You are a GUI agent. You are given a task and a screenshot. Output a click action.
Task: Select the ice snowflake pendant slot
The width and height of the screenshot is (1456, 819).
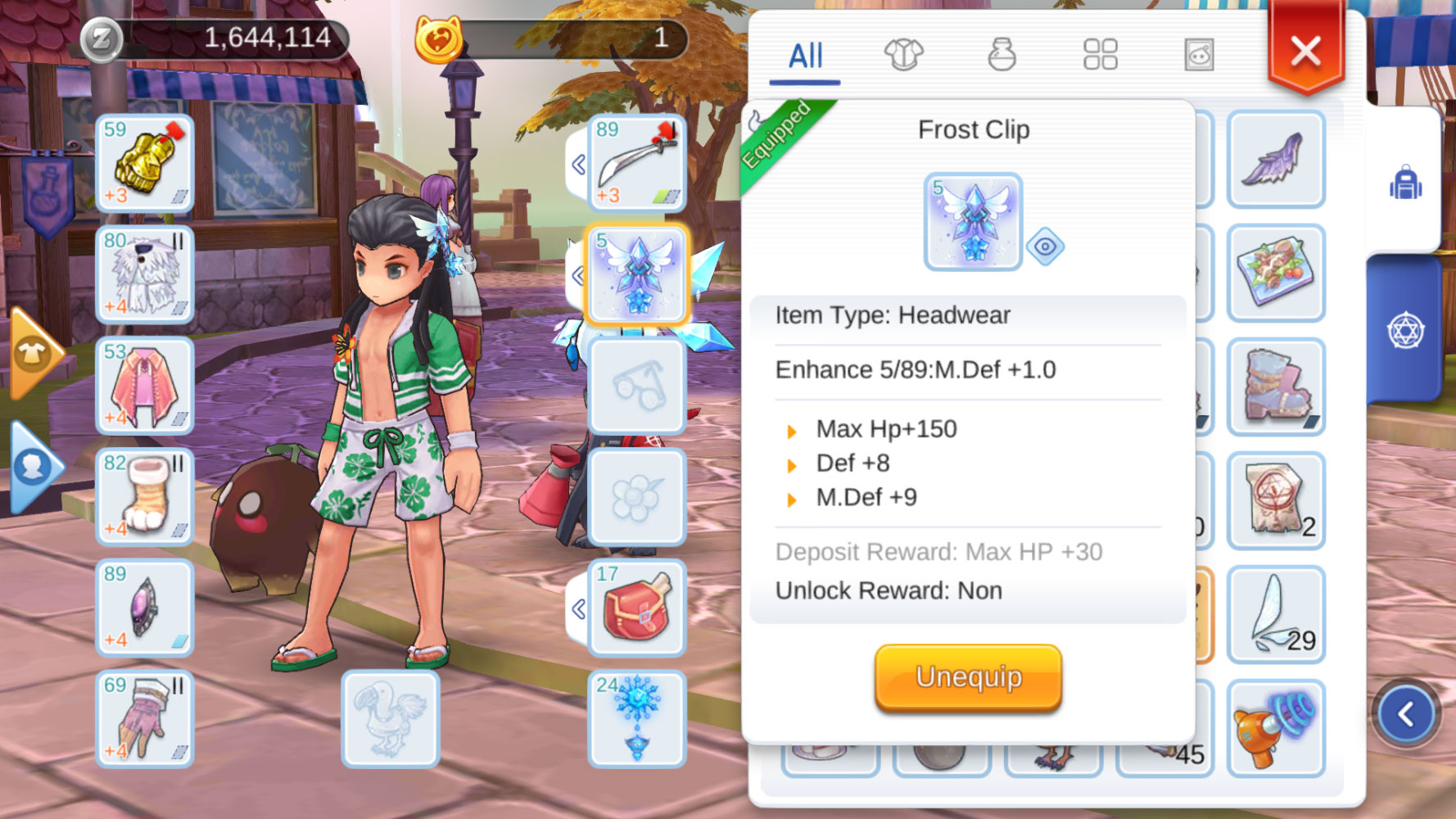pyautogui.click(x=637, y=719)
